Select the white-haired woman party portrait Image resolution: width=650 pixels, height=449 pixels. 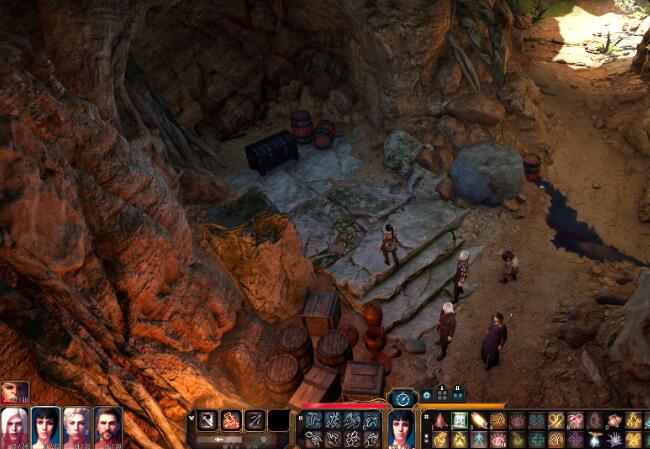[x=15, y=427]
